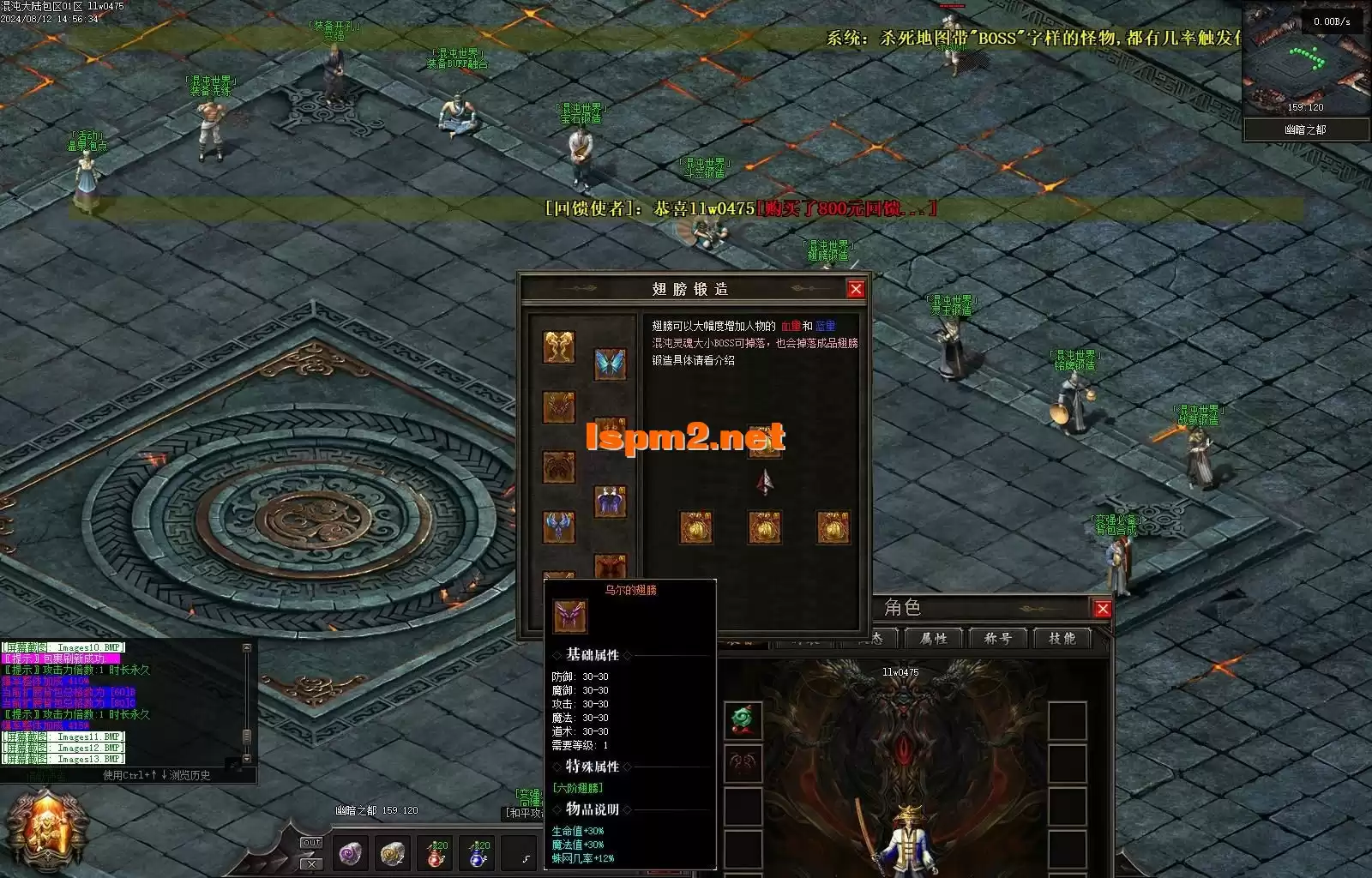Open the 称号 titles tab
The width and height of the screenshot is (1372, 878).
(x=997, y=638)
